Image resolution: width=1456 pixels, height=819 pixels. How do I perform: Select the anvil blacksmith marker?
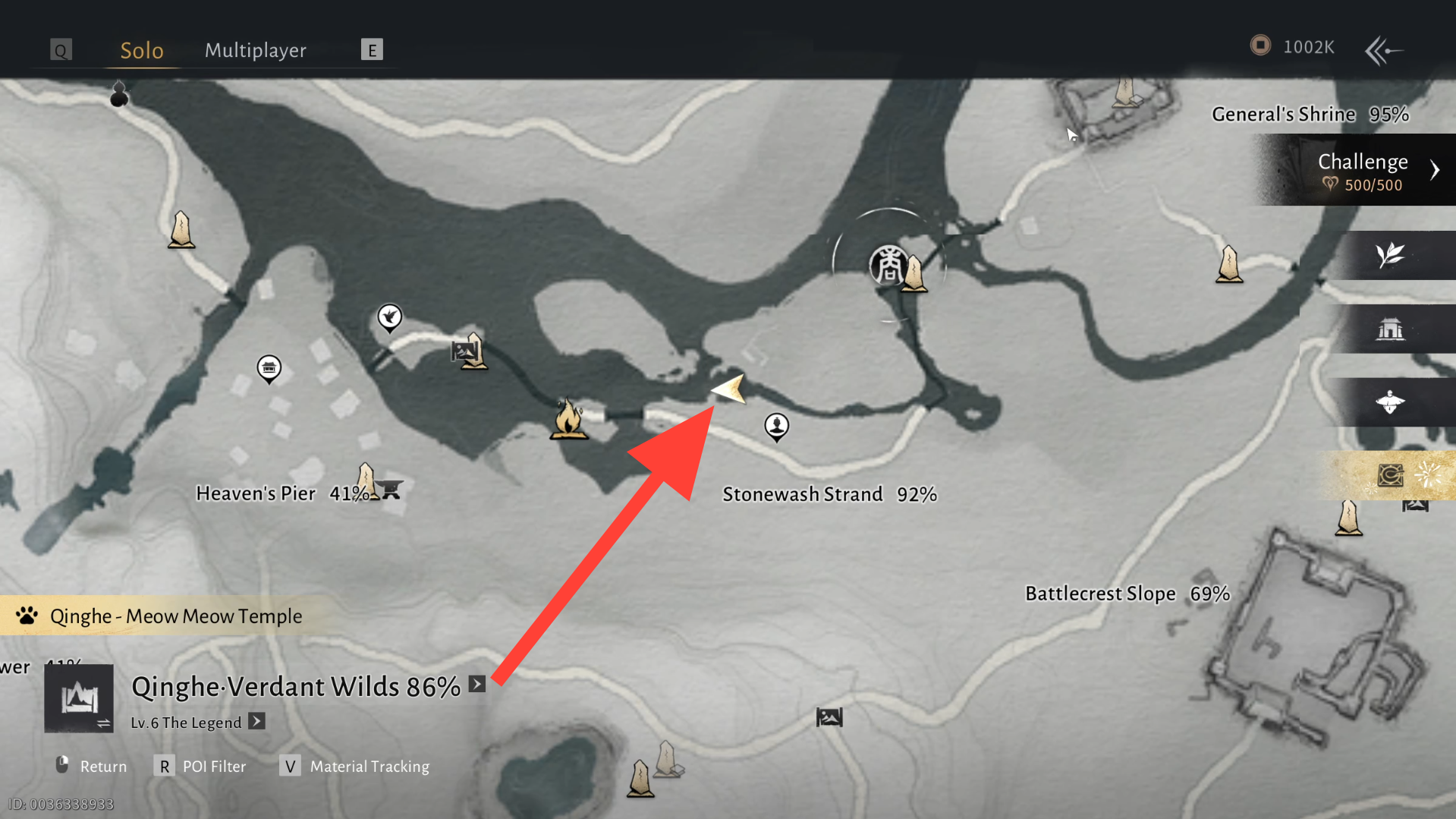[391, 490]
